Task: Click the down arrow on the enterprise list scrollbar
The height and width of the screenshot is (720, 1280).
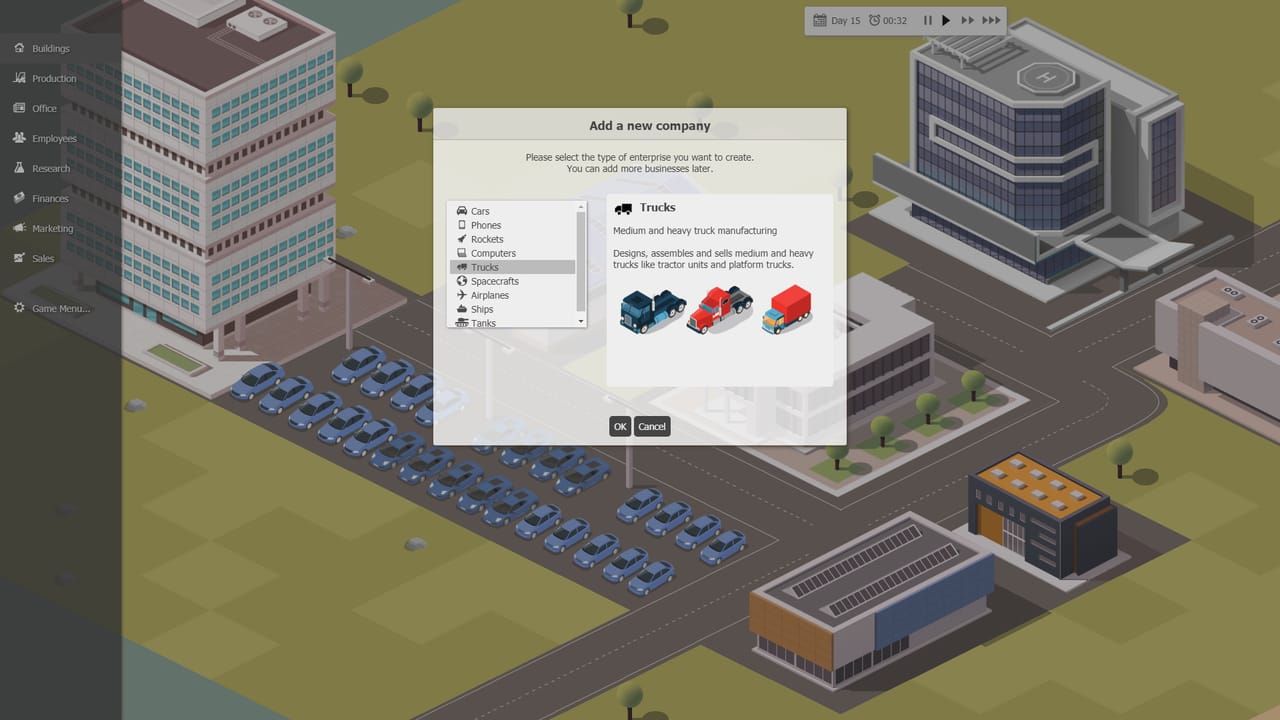Action: [580, 322]
